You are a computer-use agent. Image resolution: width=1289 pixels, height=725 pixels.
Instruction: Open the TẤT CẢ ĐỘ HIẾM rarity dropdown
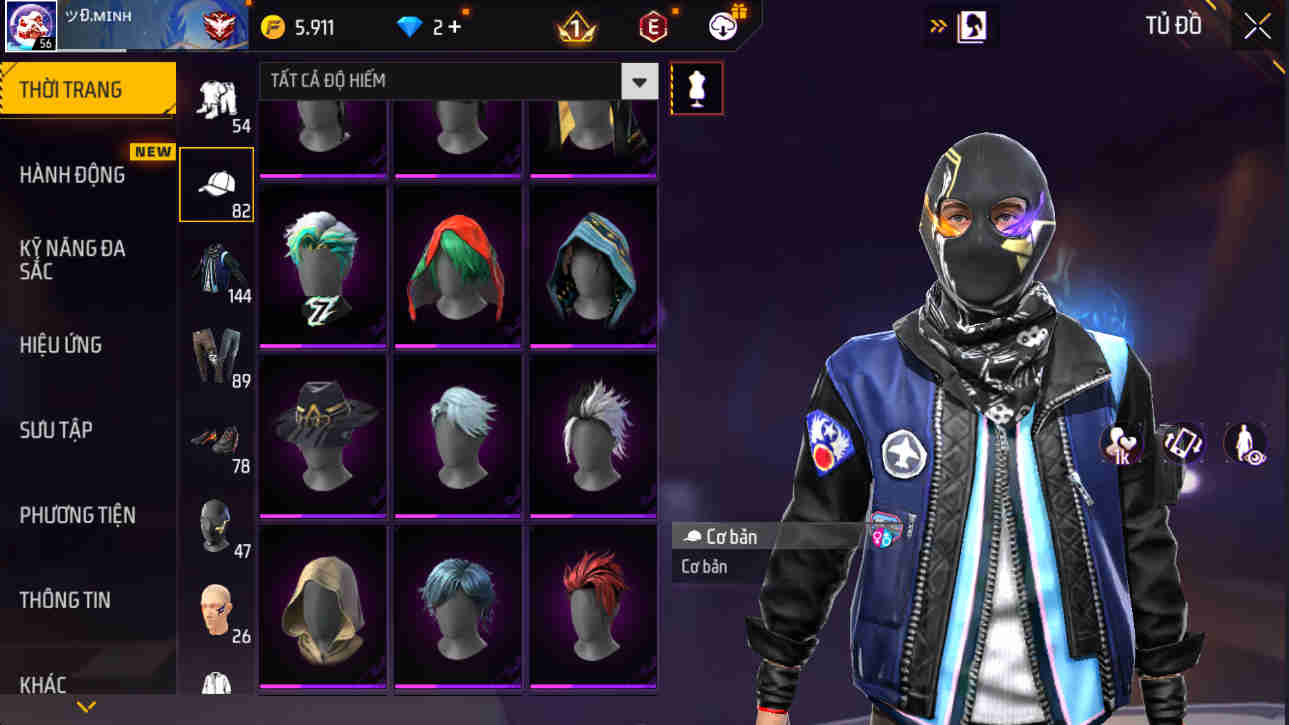coord(639,80)
